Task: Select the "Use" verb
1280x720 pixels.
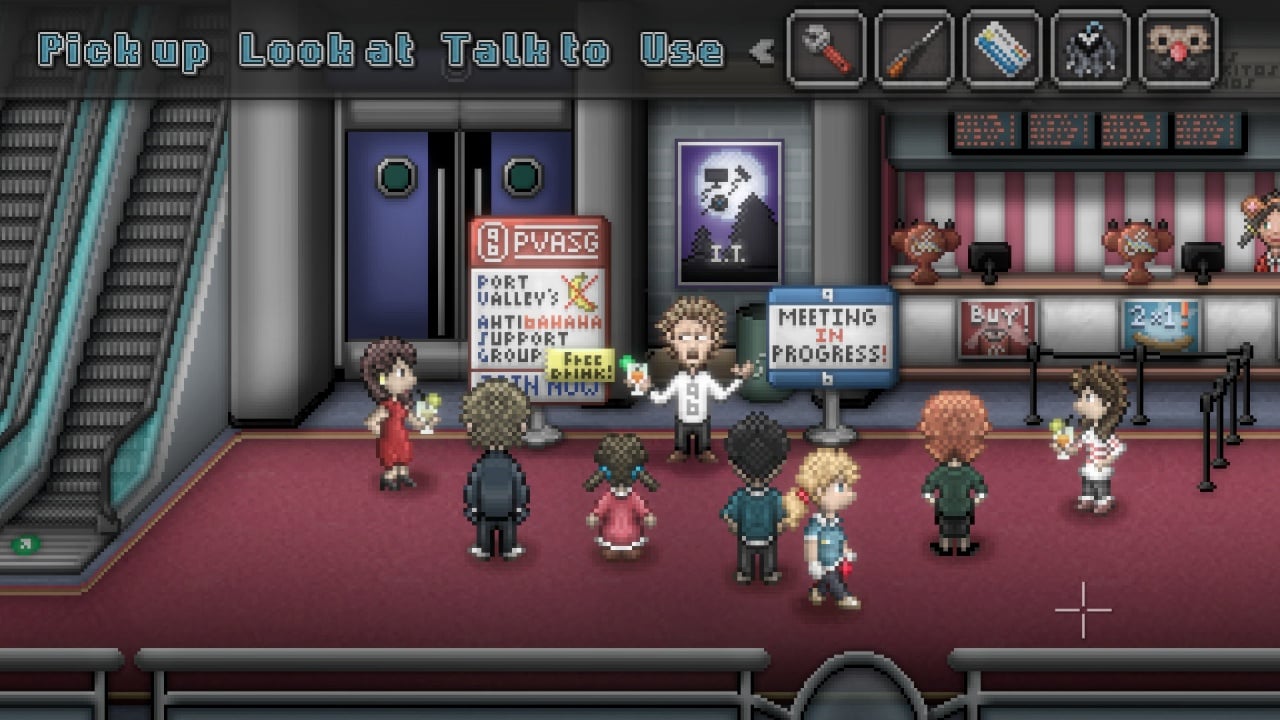Action: coord(682,51)
